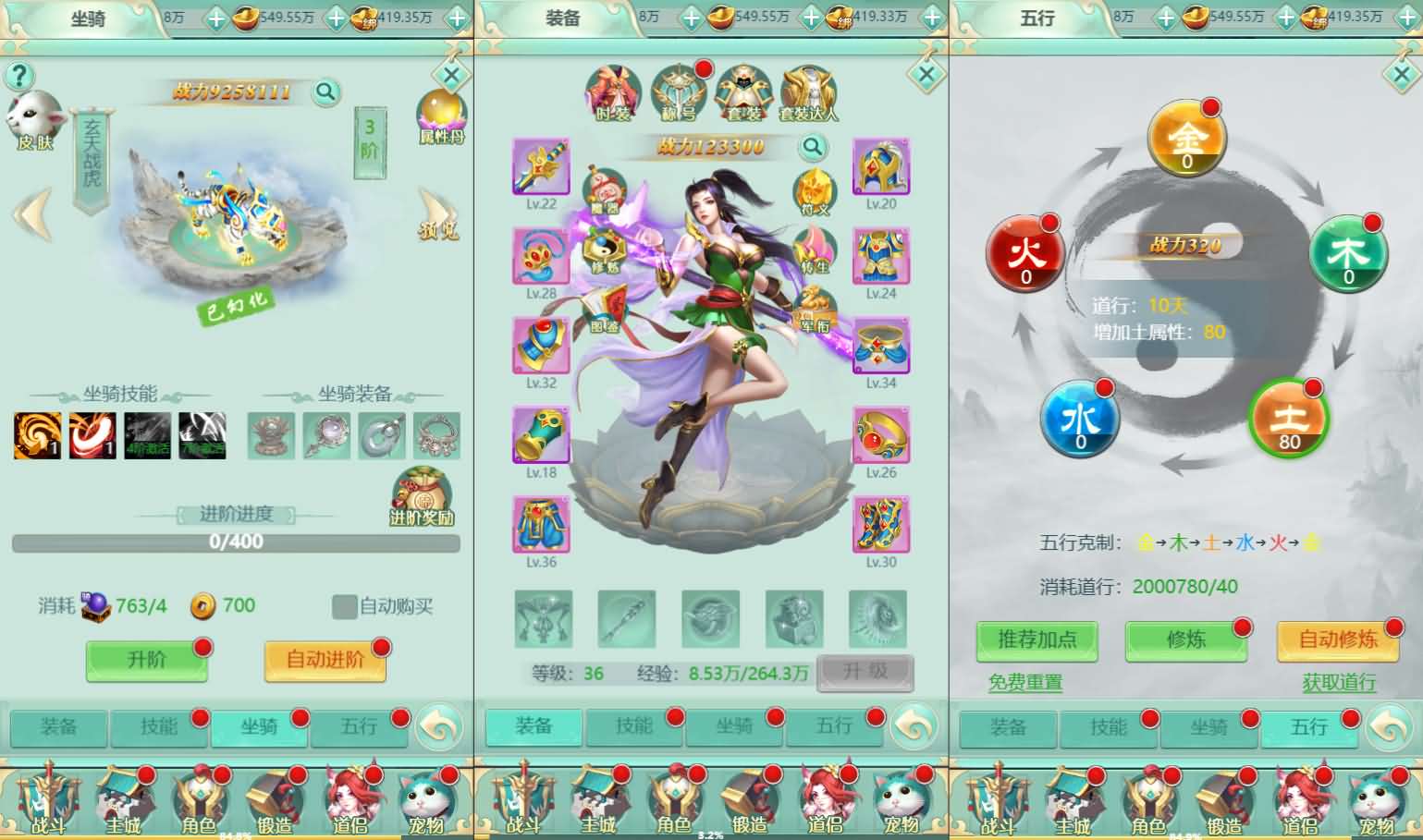Open the 皮肤 (skin) panel
Image resolution: width=1423 pixels, height=840 pixels.
[35, 117]
